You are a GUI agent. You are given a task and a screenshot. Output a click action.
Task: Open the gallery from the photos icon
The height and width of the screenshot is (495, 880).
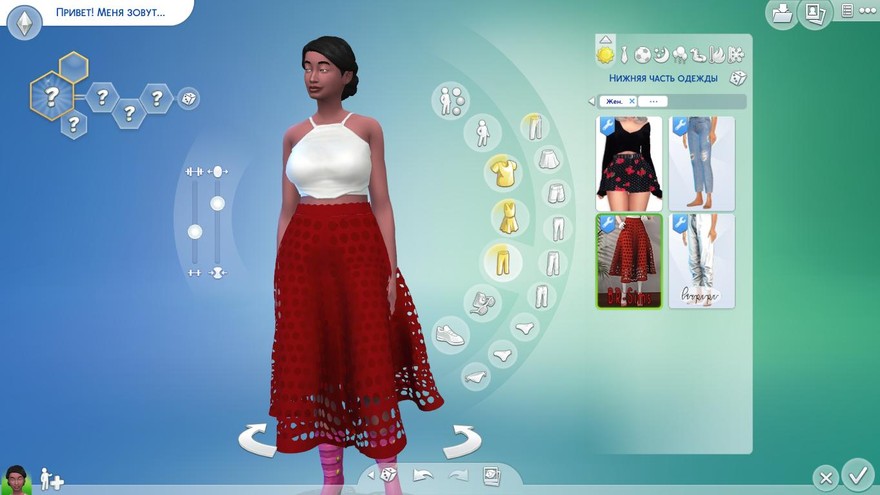pyautogui.click(x=814, y=13)
